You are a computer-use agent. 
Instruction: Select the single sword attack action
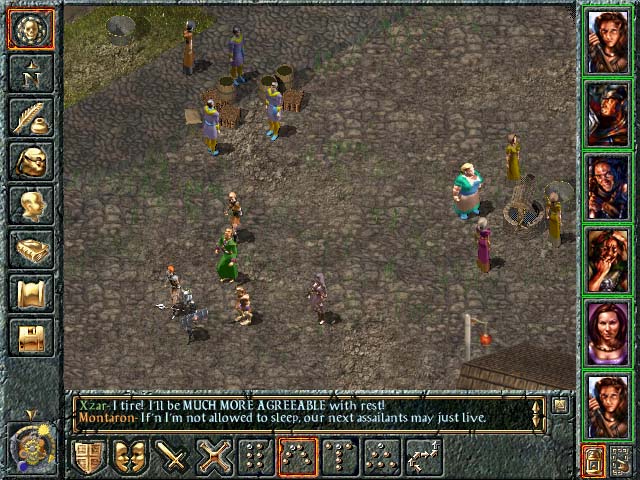pos(173,457)
